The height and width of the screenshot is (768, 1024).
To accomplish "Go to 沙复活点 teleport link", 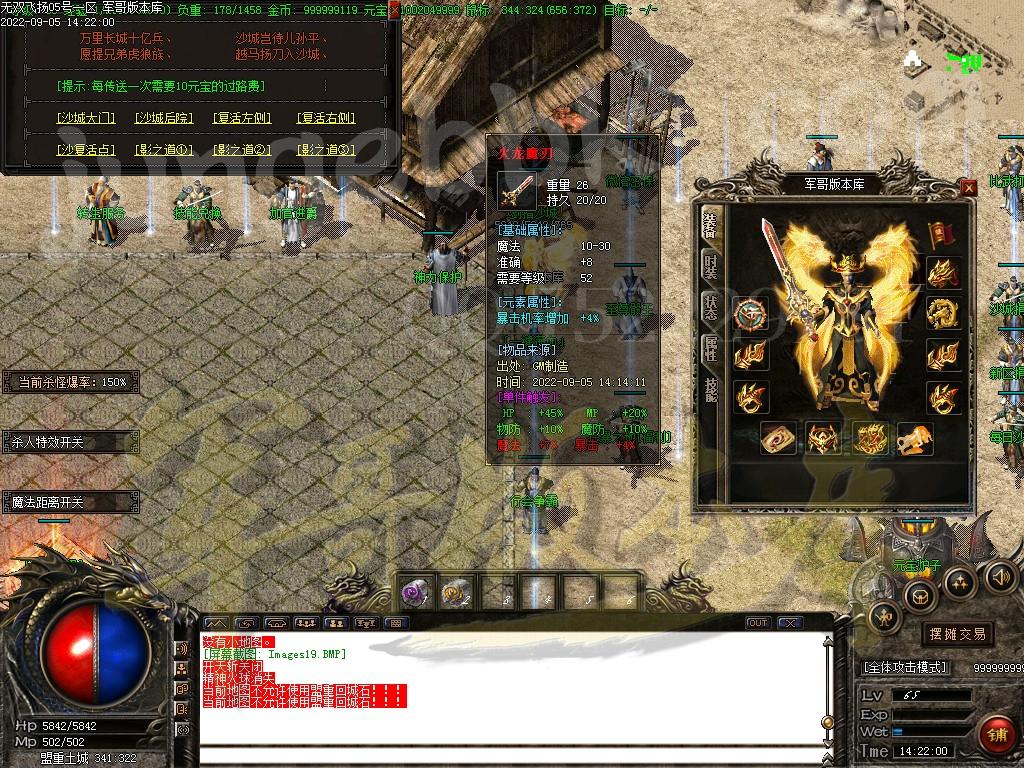I will 86,150.
